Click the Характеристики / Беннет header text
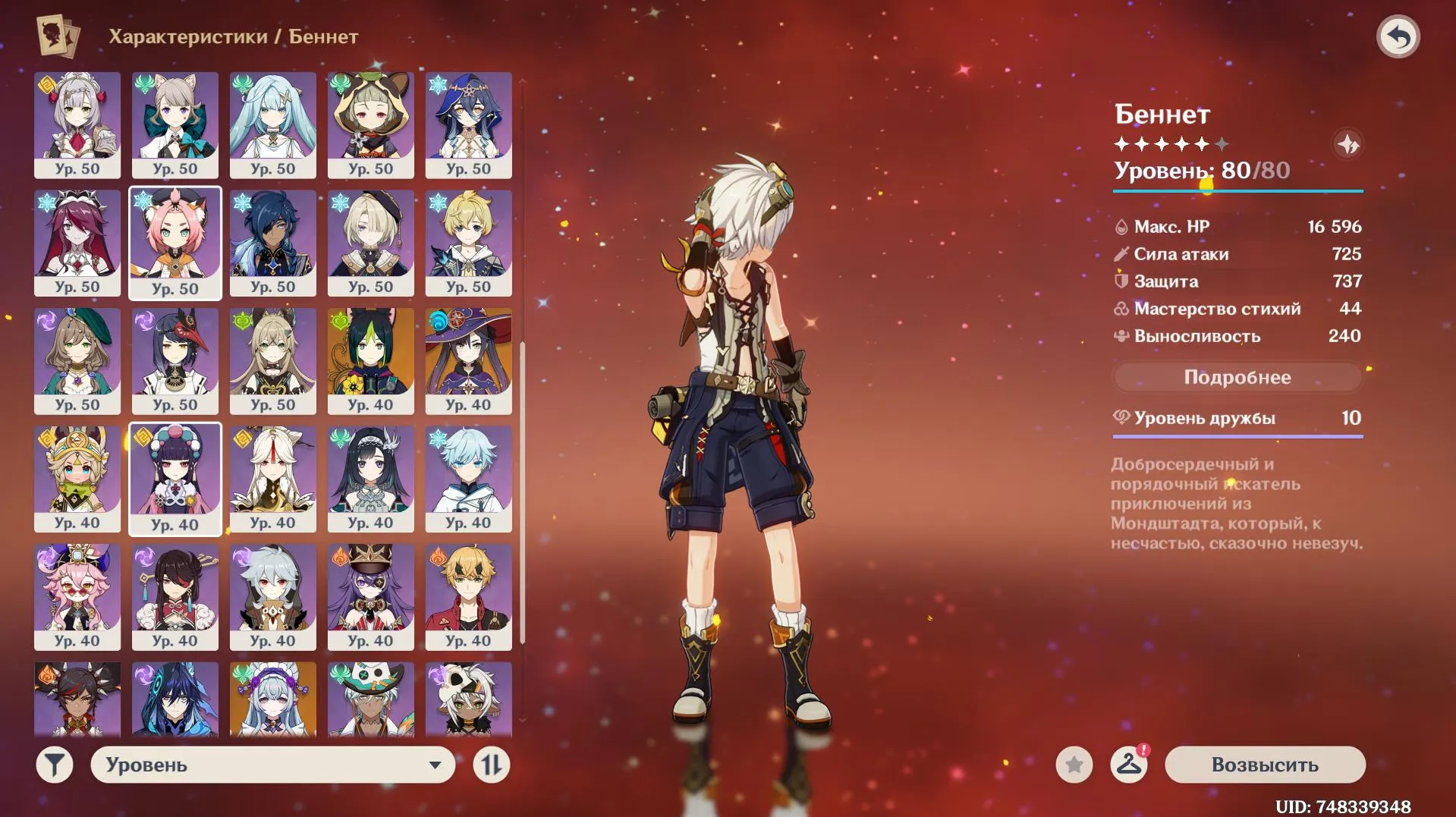 tap(234, 34)
